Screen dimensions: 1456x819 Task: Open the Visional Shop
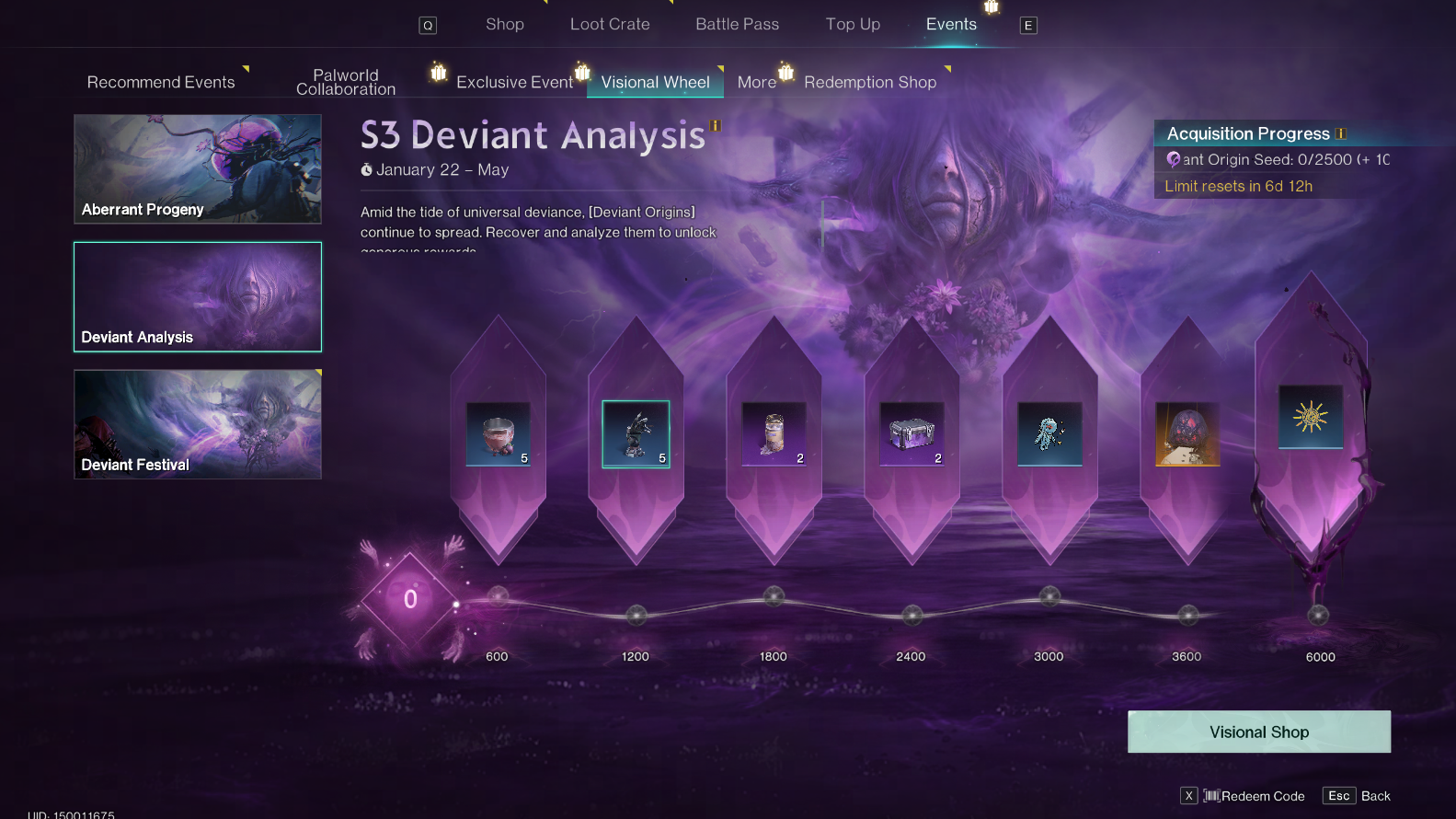click(x=1258, y=732)
